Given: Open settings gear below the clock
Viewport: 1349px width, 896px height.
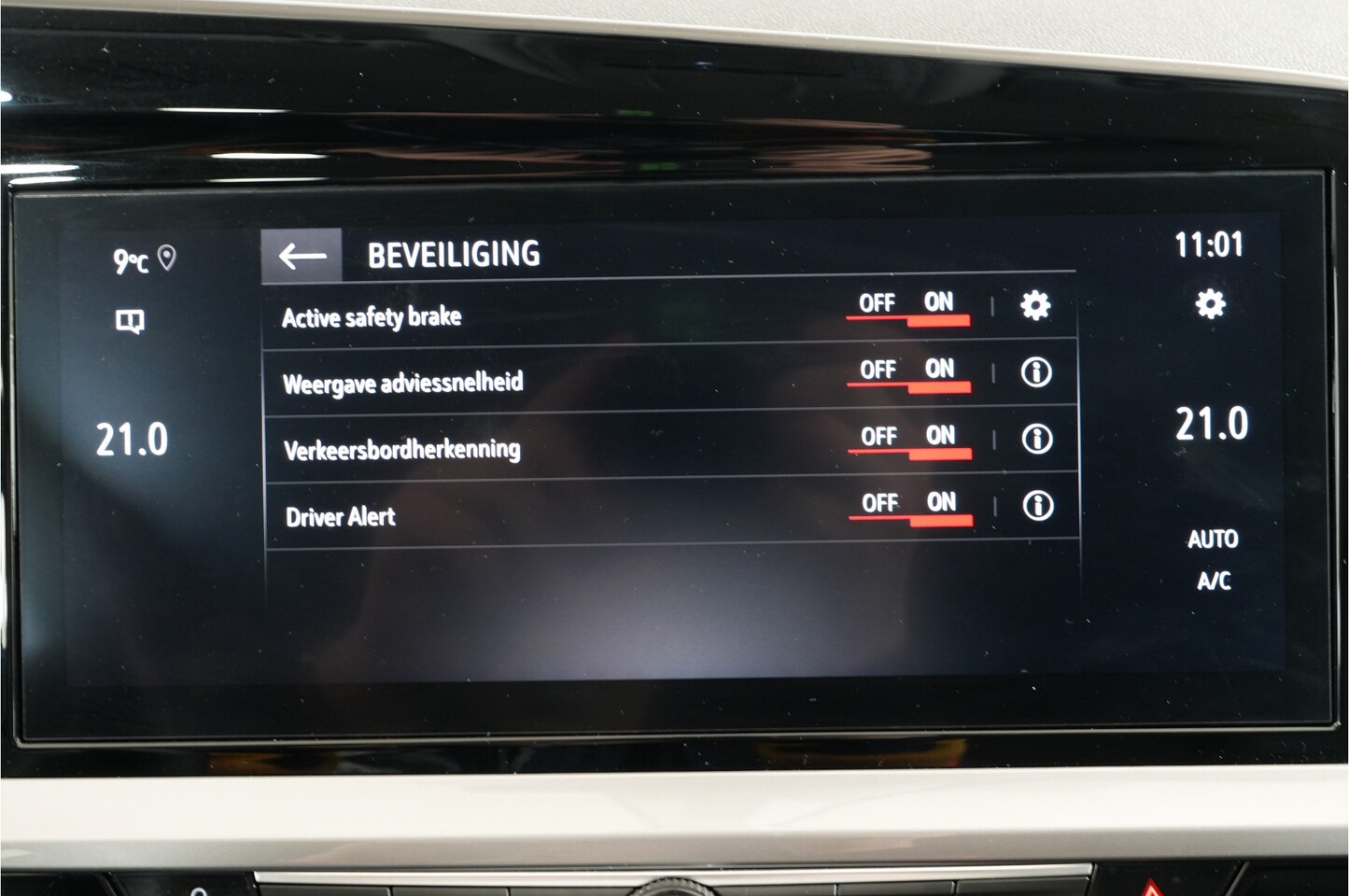Looking at the screenshot, I should [x=1210, y=304].
